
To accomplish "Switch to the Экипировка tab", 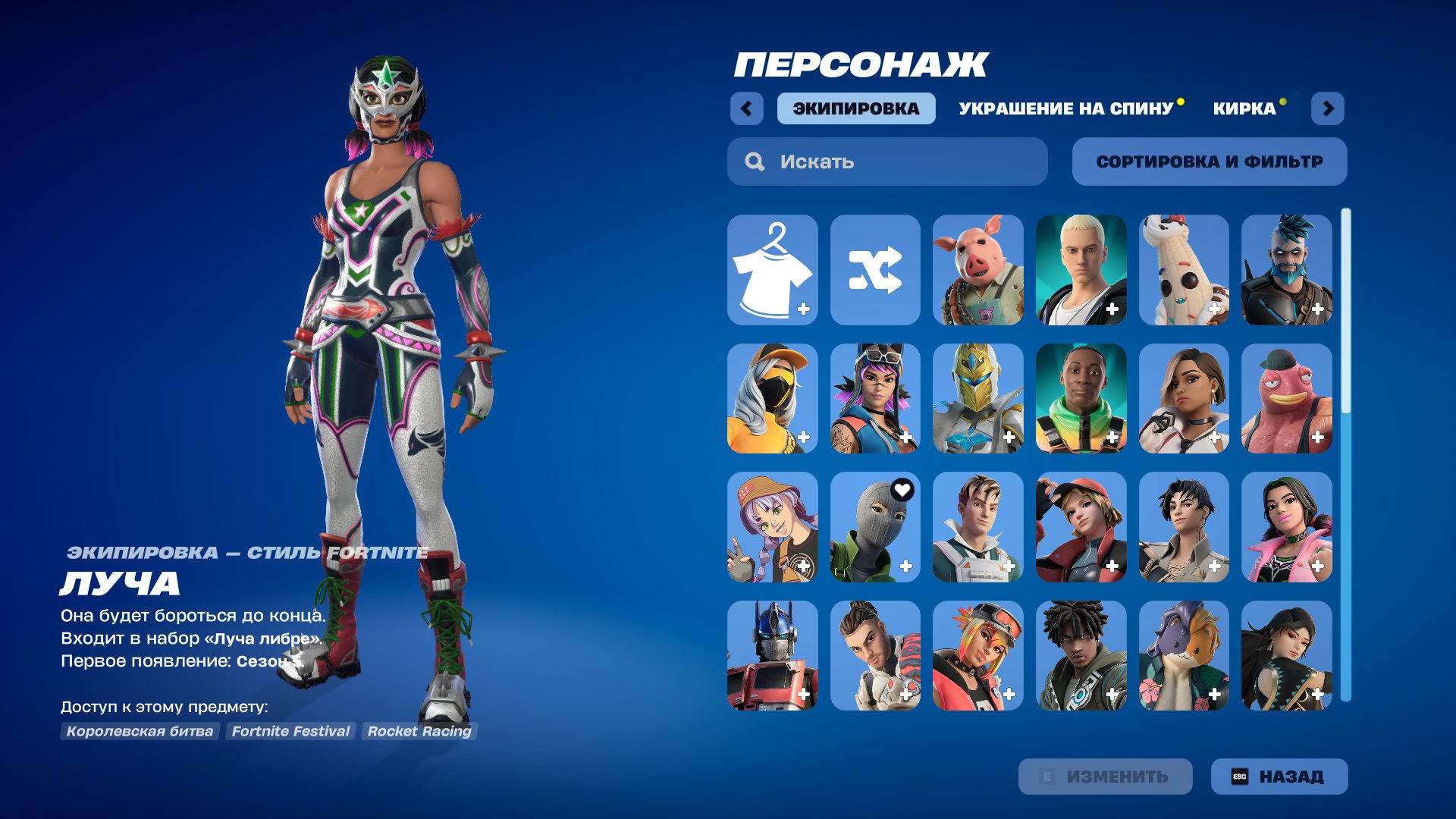I will pos(855,108).
